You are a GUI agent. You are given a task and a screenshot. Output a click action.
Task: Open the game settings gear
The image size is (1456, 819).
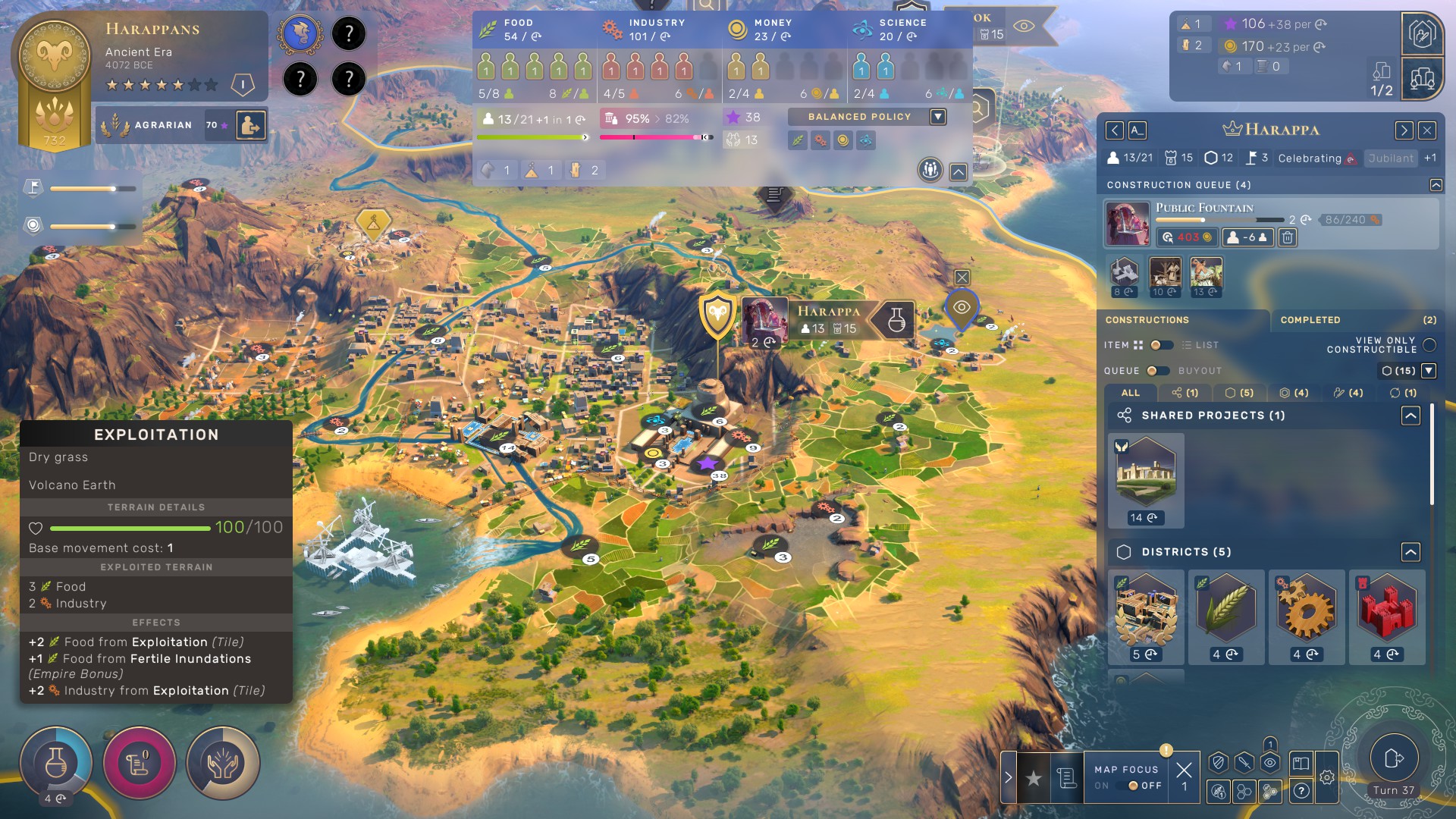tap(1326, 777)
